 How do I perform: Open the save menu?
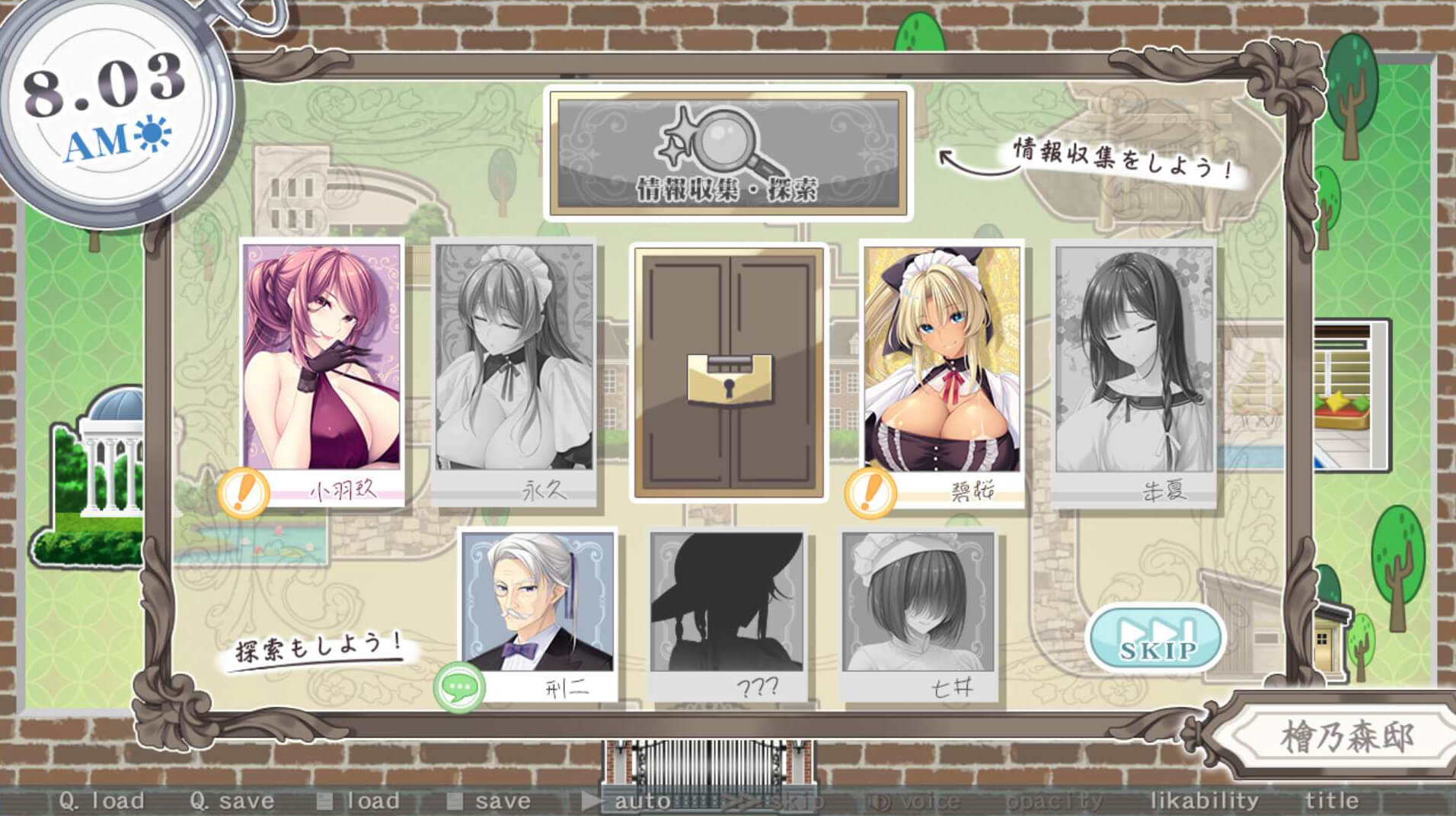tap(489, 801)
